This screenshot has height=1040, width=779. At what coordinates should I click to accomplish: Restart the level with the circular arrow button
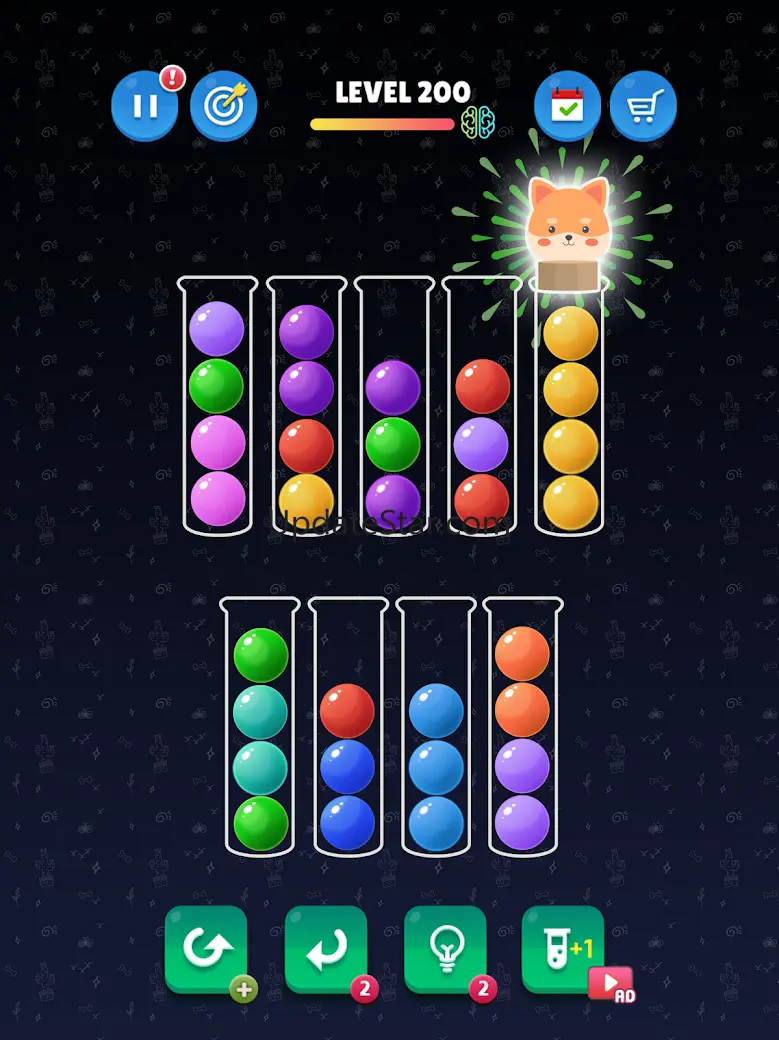coord(206,949)
